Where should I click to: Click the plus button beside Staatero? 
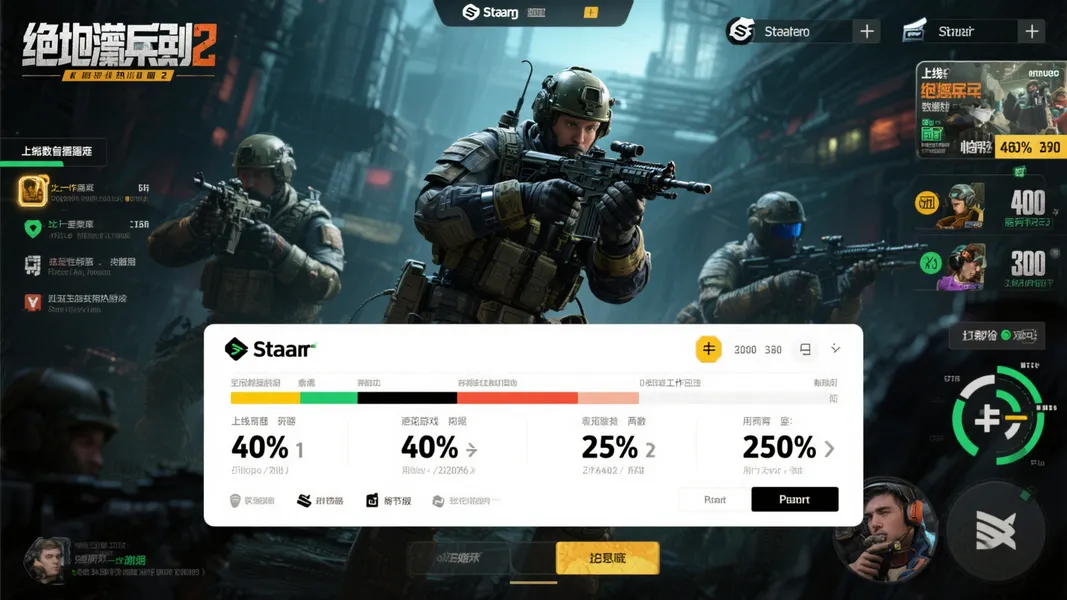pyautogui.click(x=866, y=32)
